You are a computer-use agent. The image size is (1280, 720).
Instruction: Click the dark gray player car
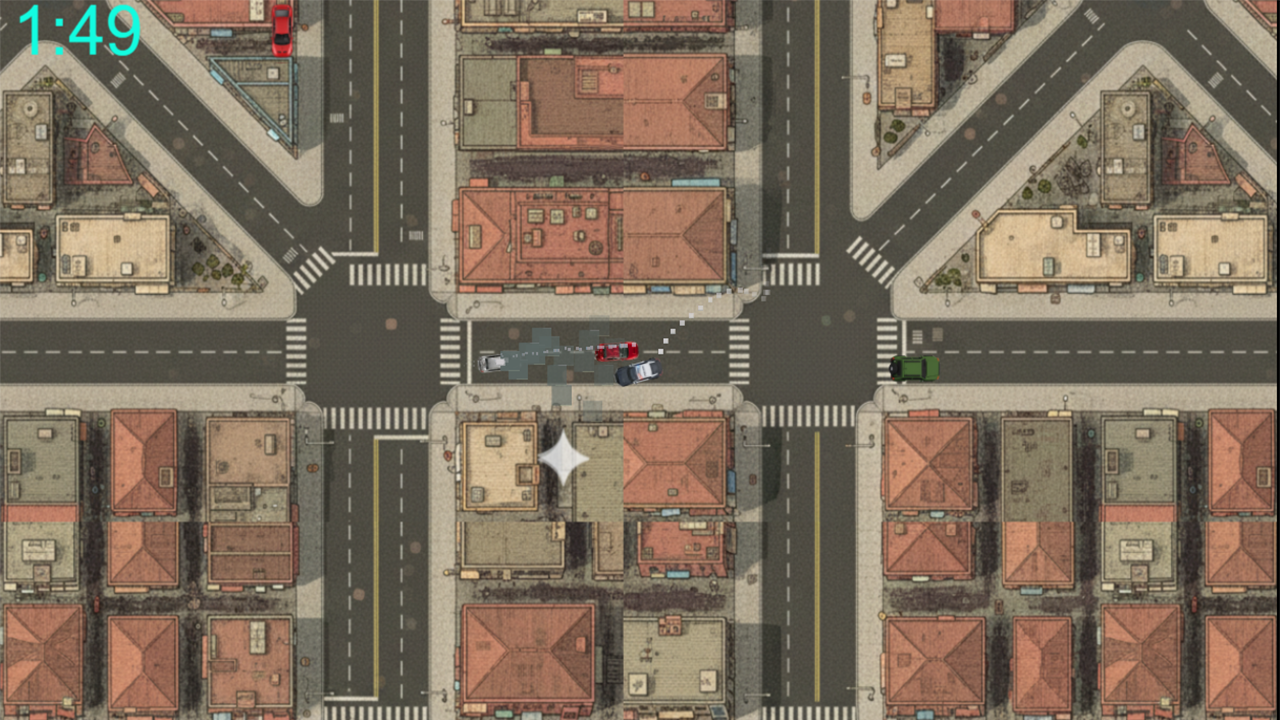pos(638,372)
